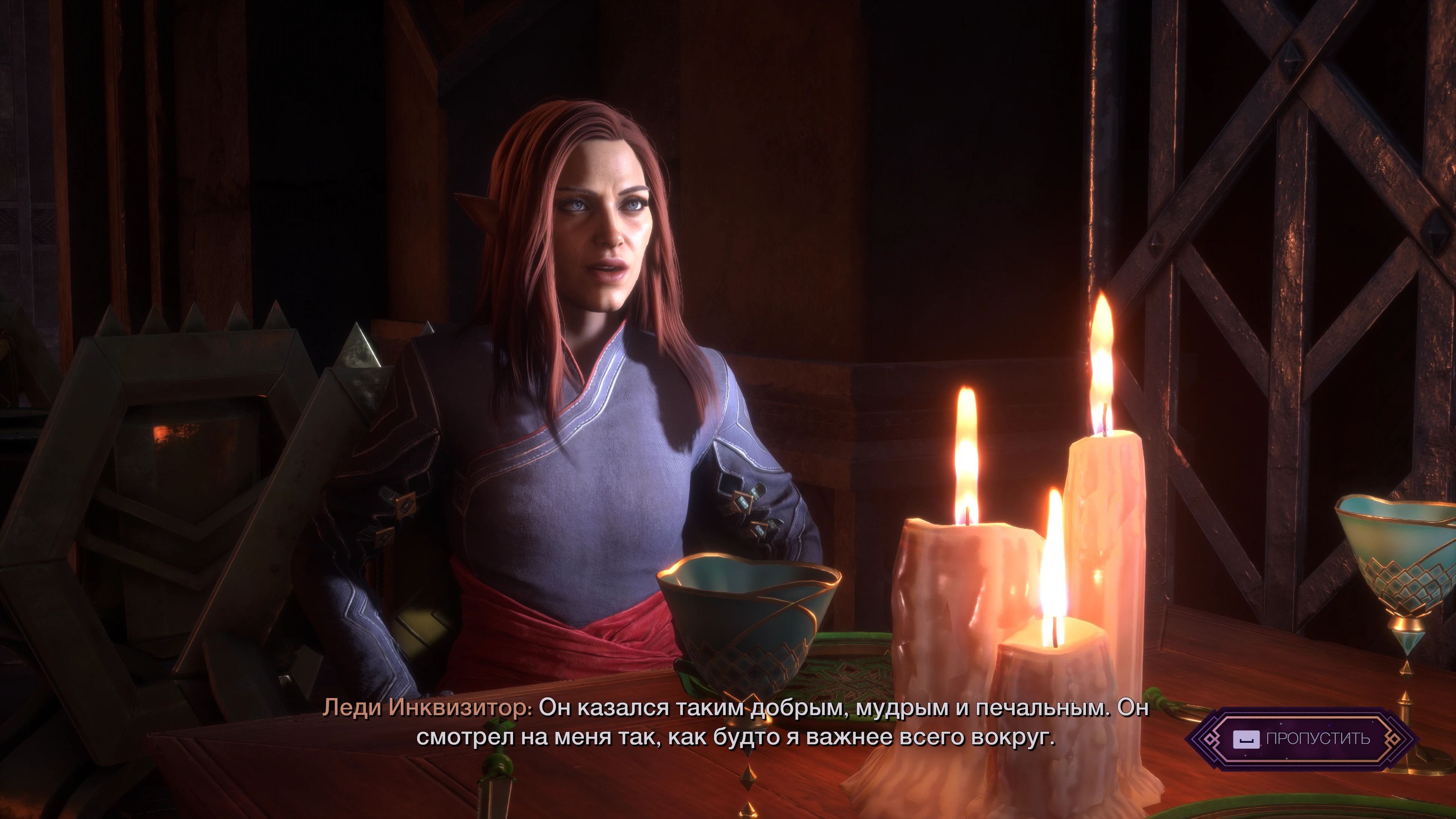Skip the cutscene with the ПРОПУСТИТЬ button
Screen dimensions: 1456x819
pyautogui.click(x=1302, y=739)
